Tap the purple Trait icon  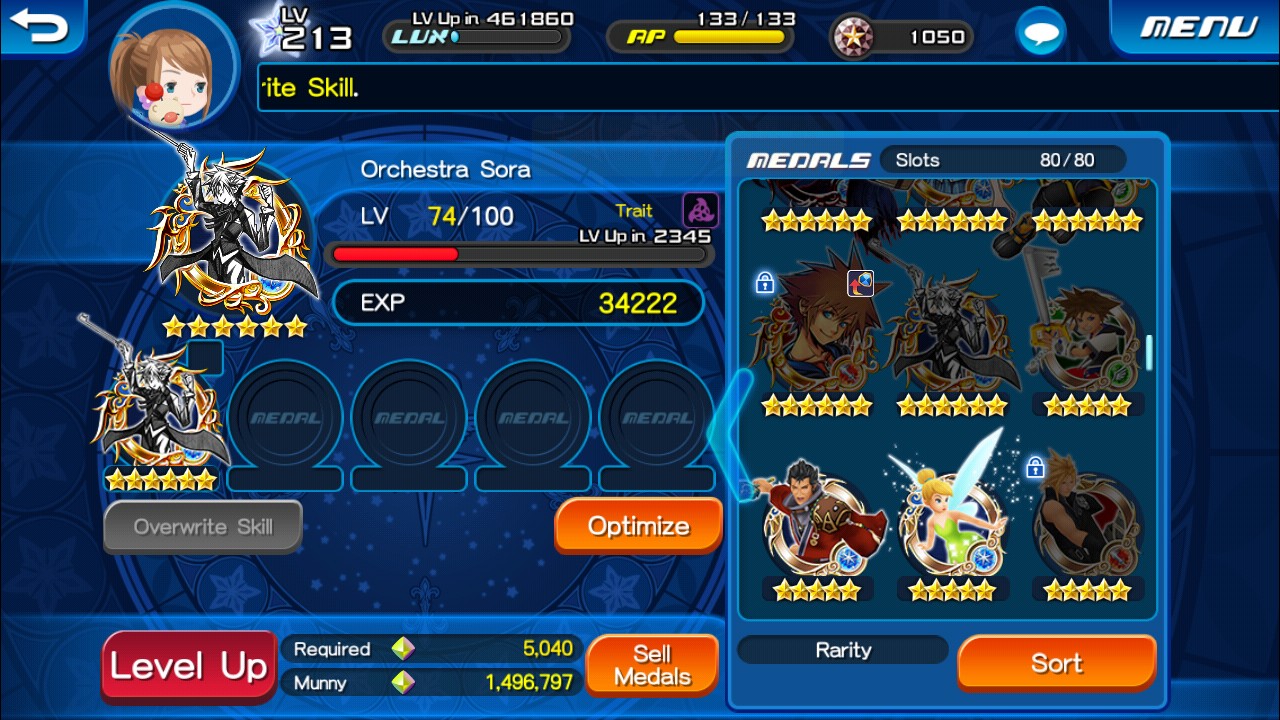700,210
